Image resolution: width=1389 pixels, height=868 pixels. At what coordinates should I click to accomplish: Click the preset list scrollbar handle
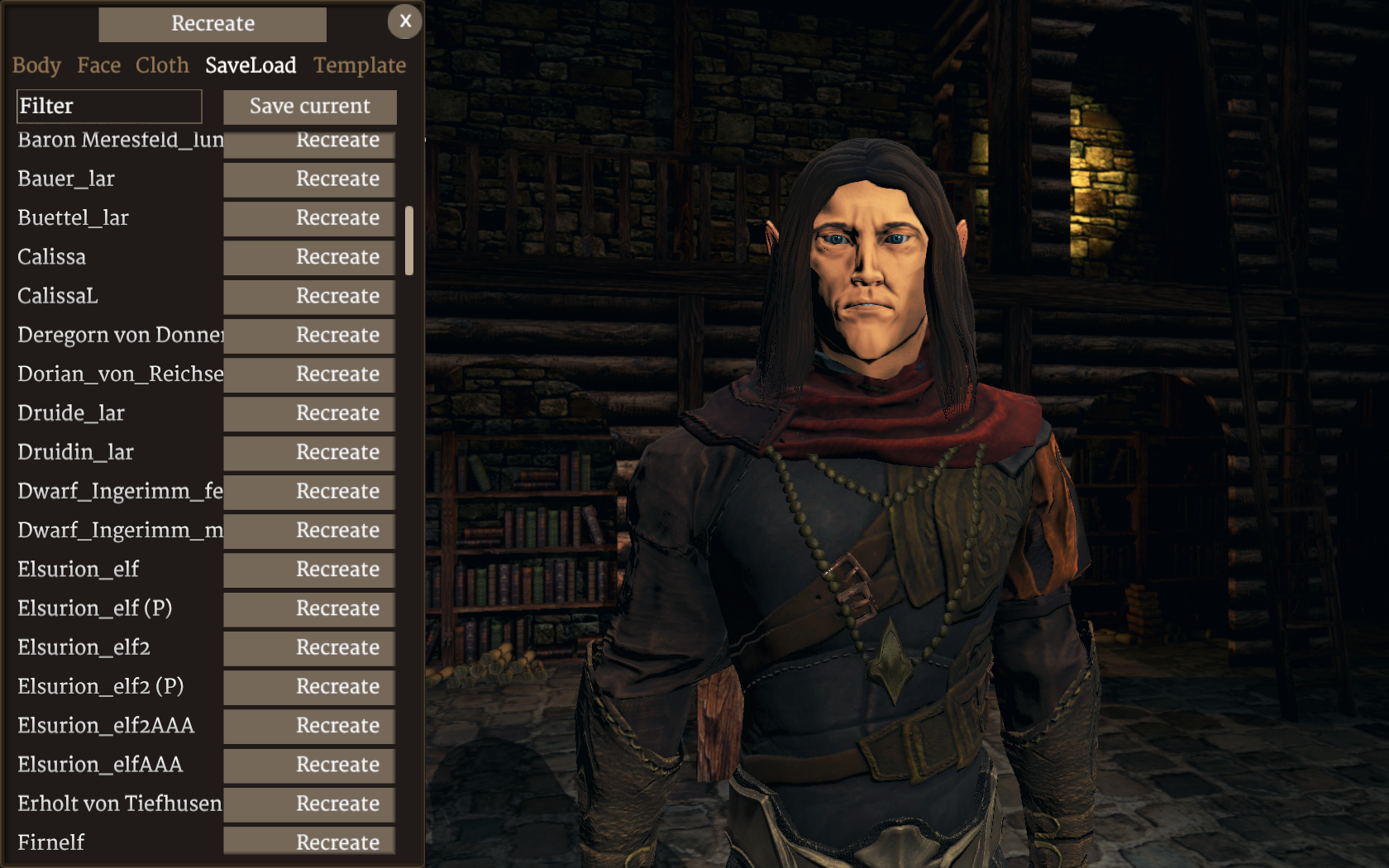409,240
